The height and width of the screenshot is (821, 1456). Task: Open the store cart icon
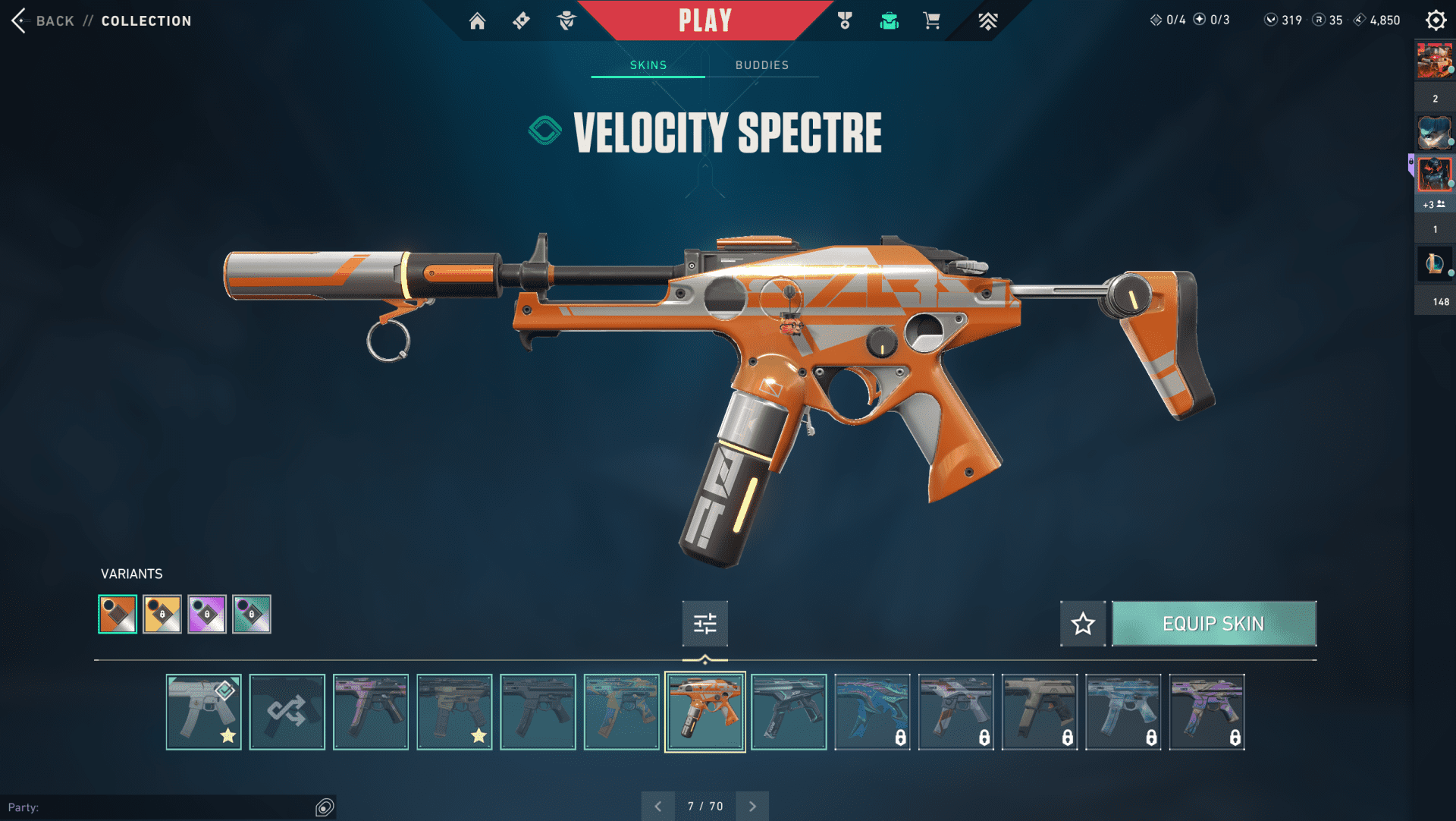[932, 20]
